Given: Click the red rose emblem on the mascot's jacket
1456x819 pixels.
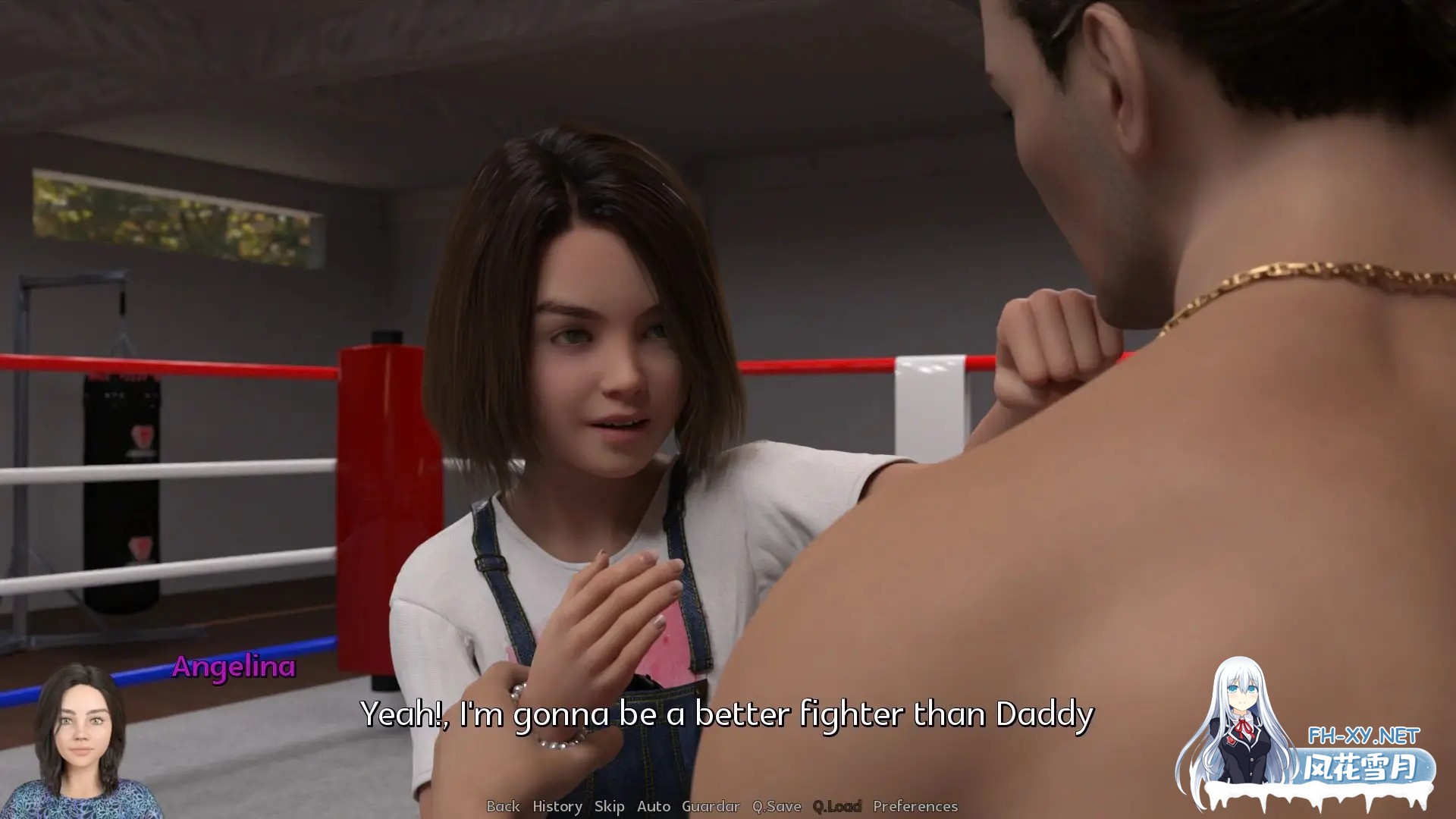Looking at the screenshot, I should pyautogui.click(x=1230, y=741).
